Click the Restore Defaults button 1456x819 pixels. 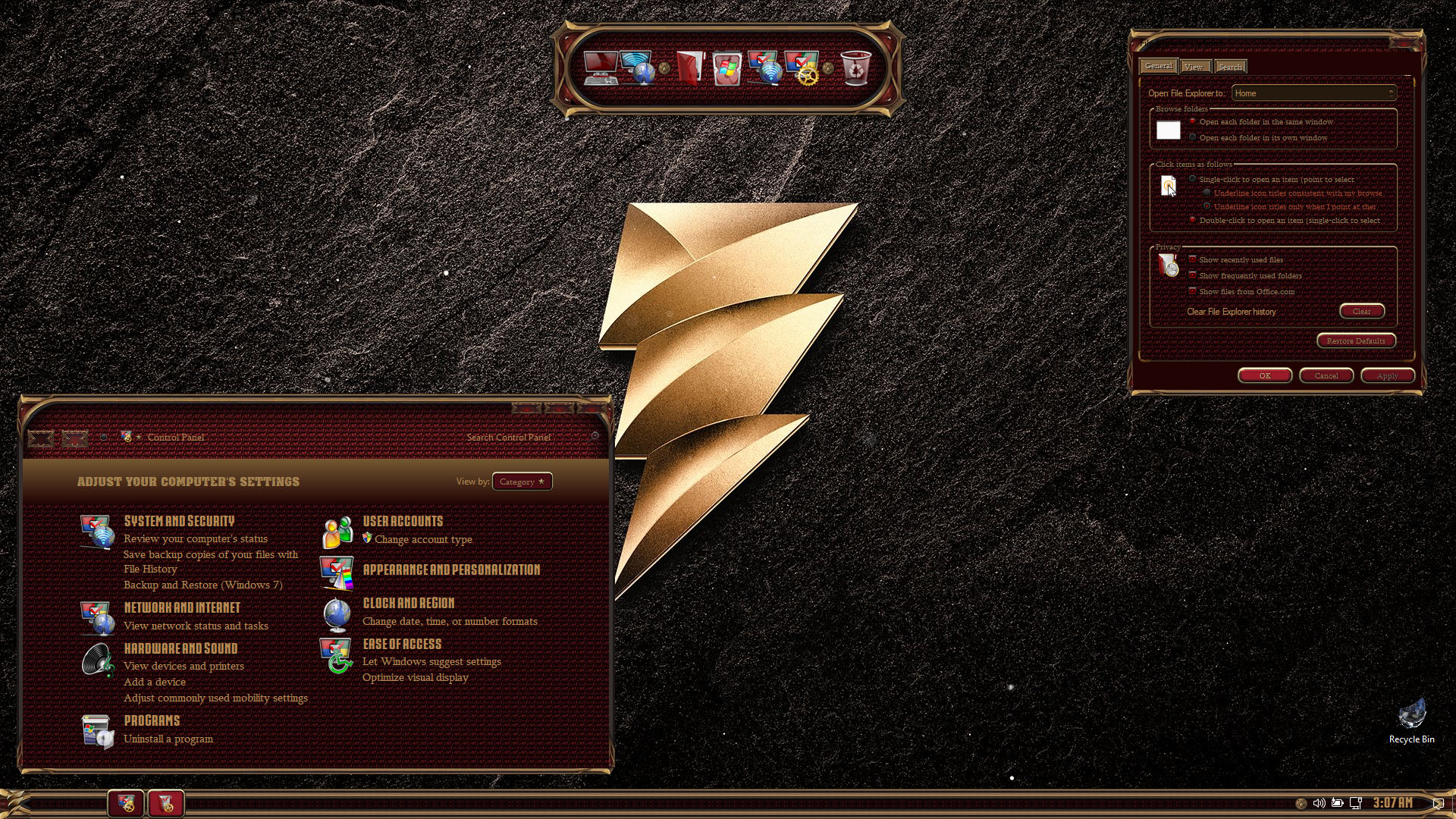(x=1355, y=340)
